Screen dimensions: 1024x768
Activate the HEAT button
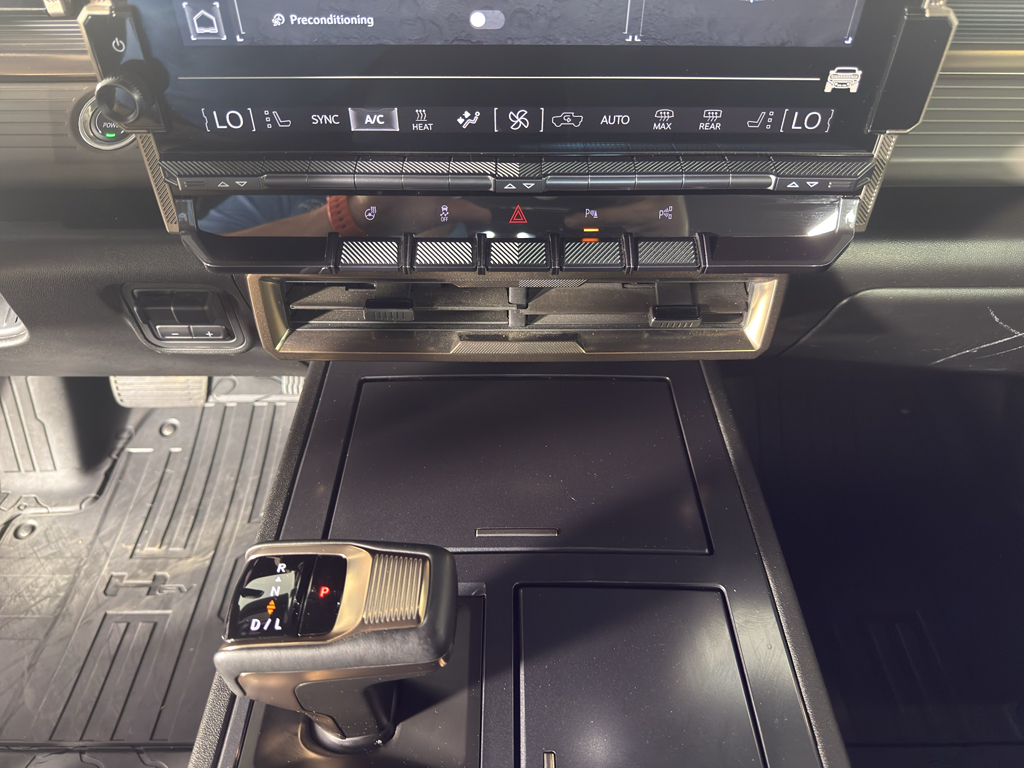click(x=422, y=121)
